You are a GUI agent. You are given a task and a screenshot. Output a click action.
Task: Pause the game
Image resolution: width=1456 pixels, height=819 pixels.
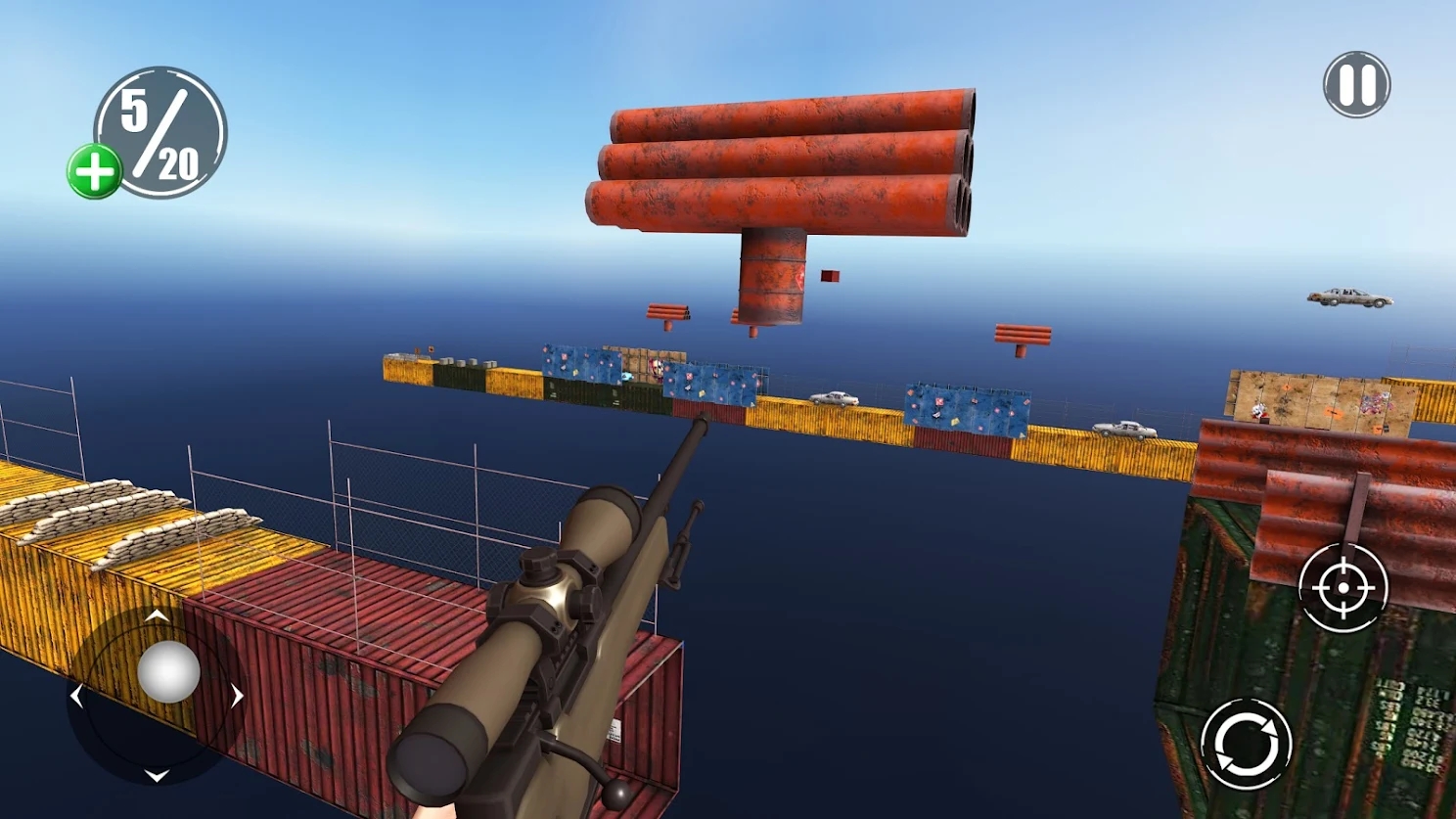tap(1355, 85)
